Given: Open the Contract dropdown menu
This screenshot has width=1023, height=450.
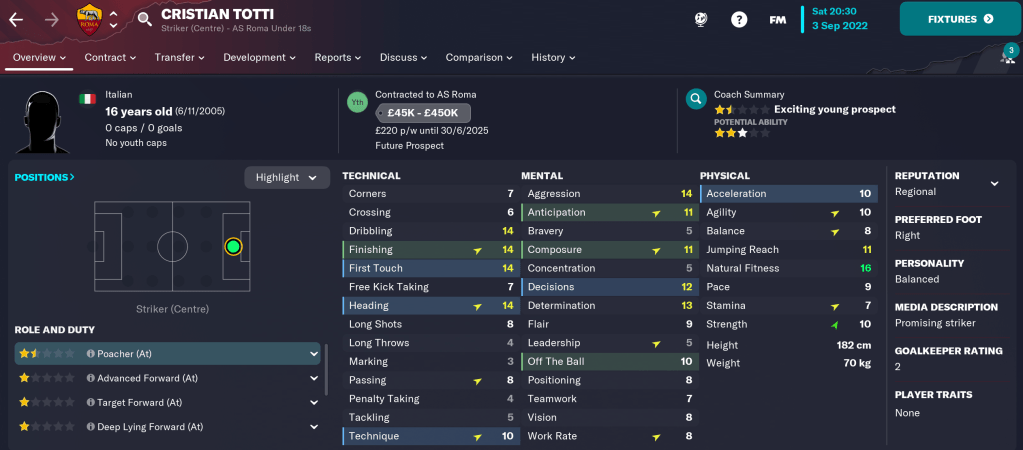Looking at the screenshot, I should pyautogui.click(x=110, y=58).
